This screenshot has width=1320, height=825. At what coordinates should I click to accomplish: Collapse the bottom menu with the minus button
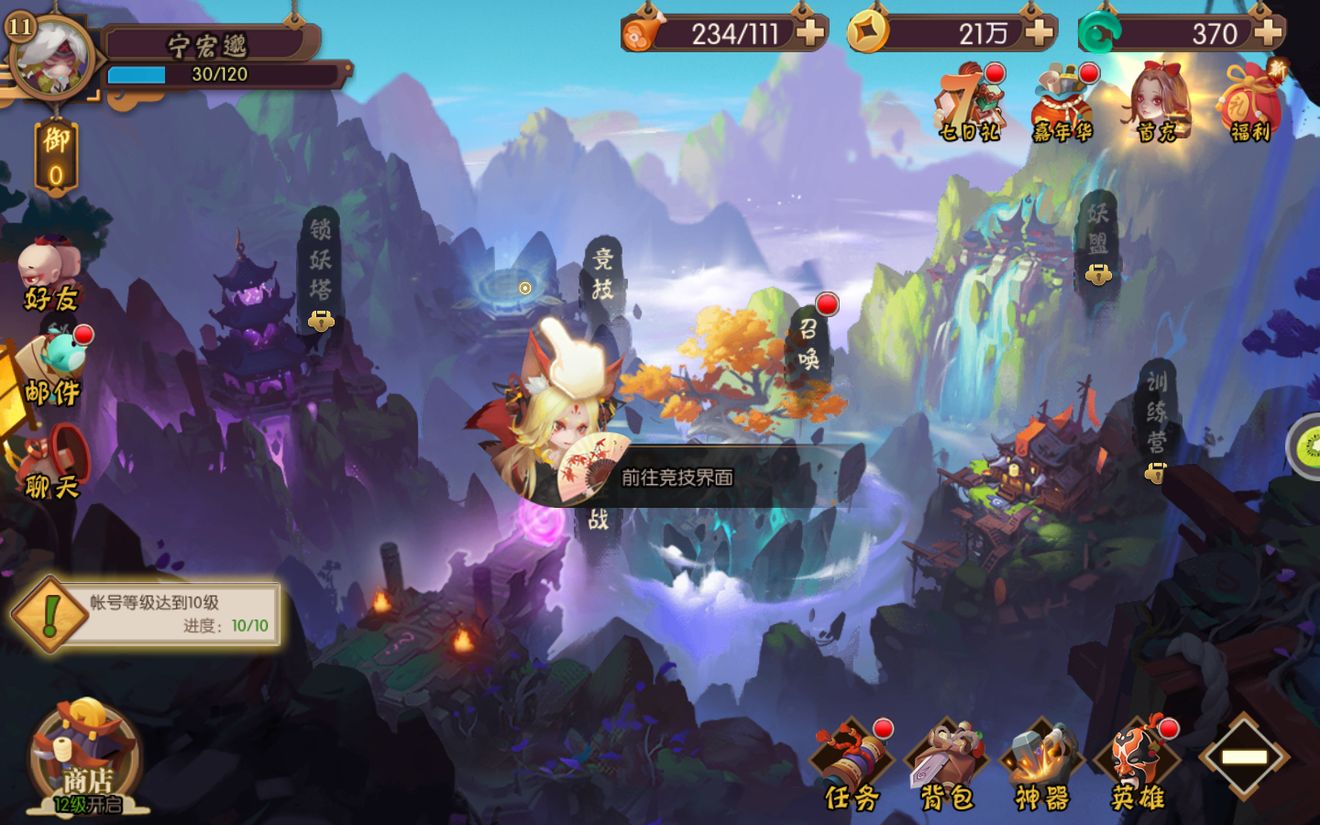pos(1244,757)
